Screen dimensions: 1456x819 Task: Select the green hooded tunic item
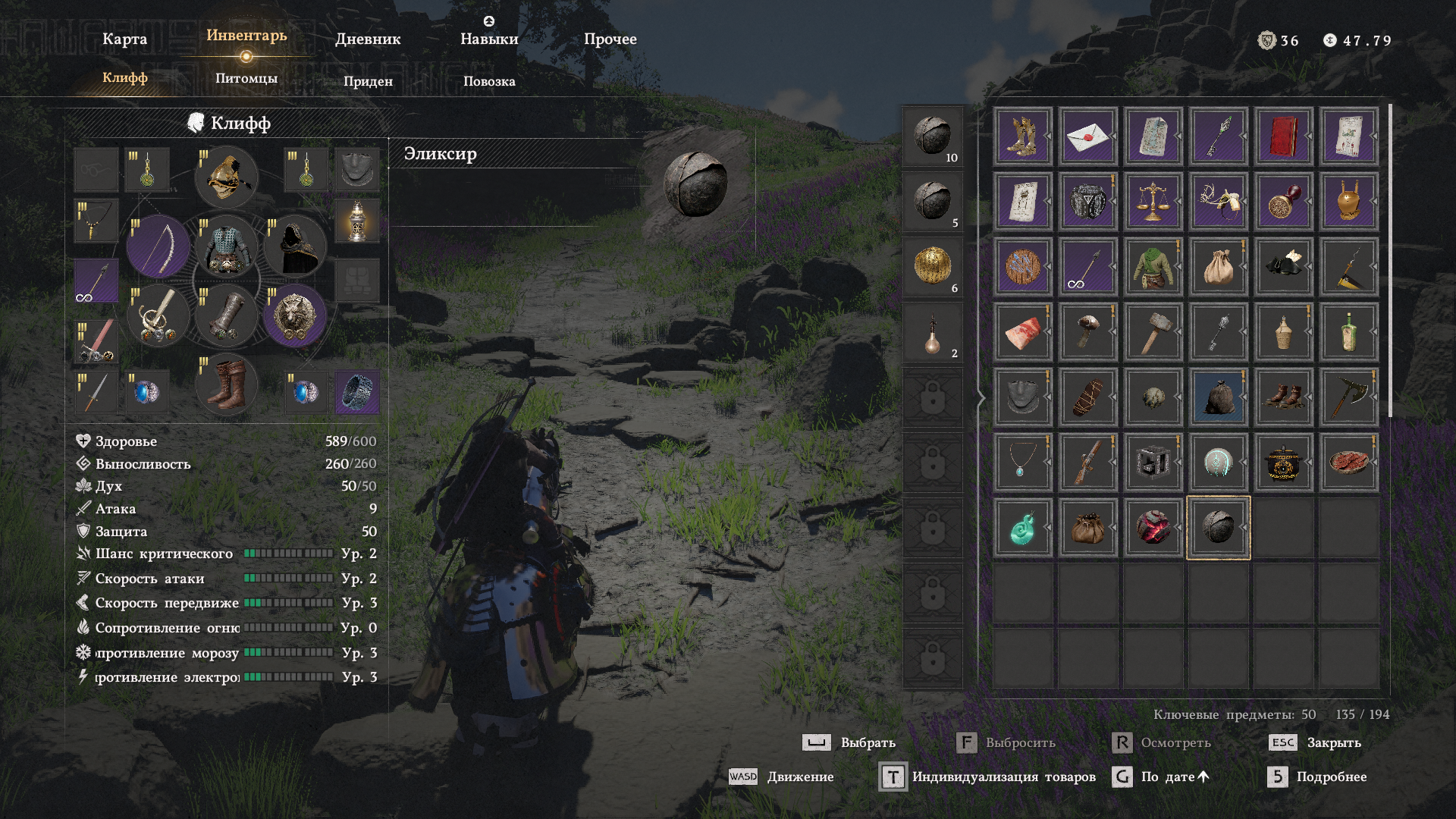[x=1153, y=267]
